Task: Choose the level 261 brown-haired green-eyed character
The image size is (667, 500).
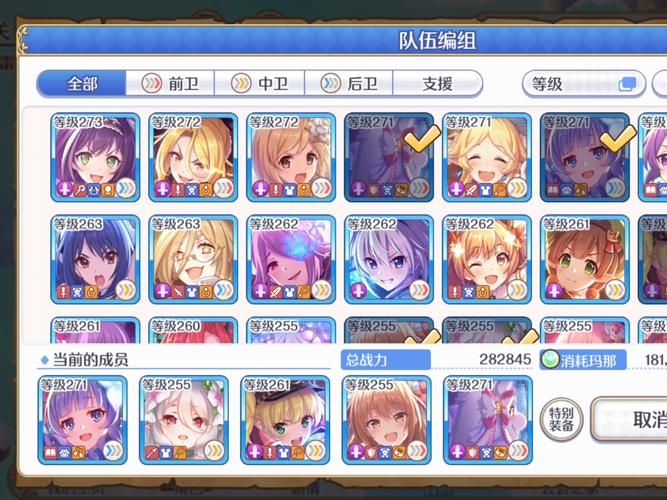Action: point(584,260)
